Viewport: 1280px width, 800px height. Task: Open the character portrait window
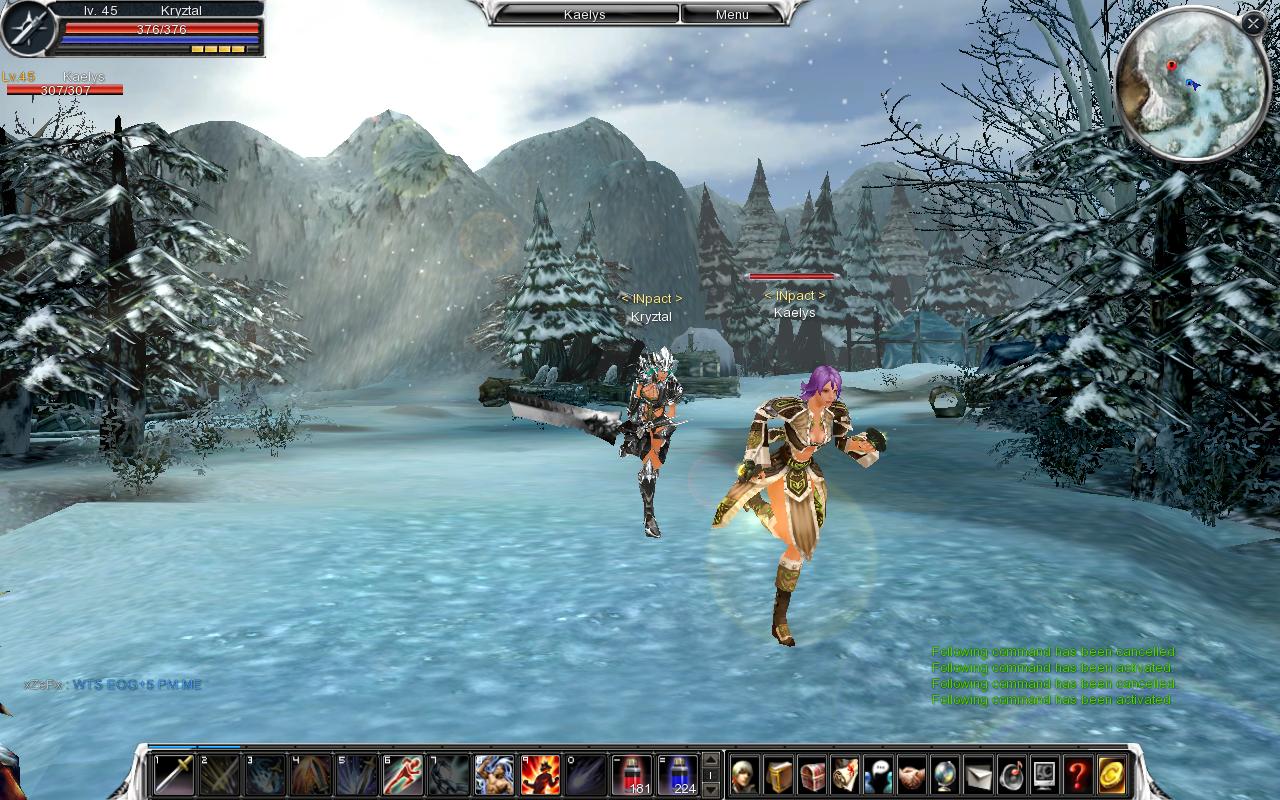(745, 774)
